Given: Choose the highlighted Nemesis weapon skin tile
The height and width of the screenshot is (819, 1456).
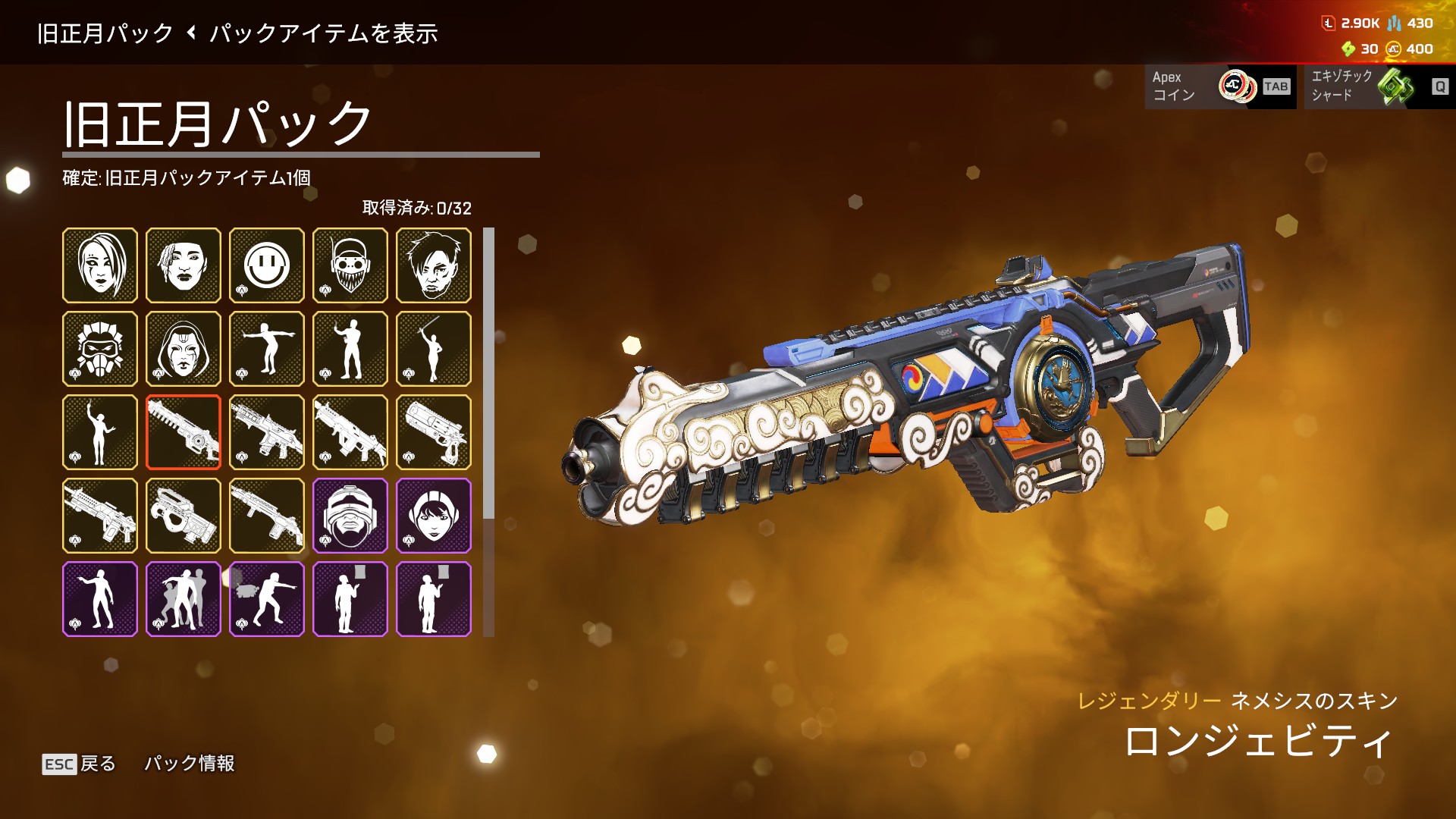Looking at the screenshot, I should pyautogui.click(x=184, y=432).
